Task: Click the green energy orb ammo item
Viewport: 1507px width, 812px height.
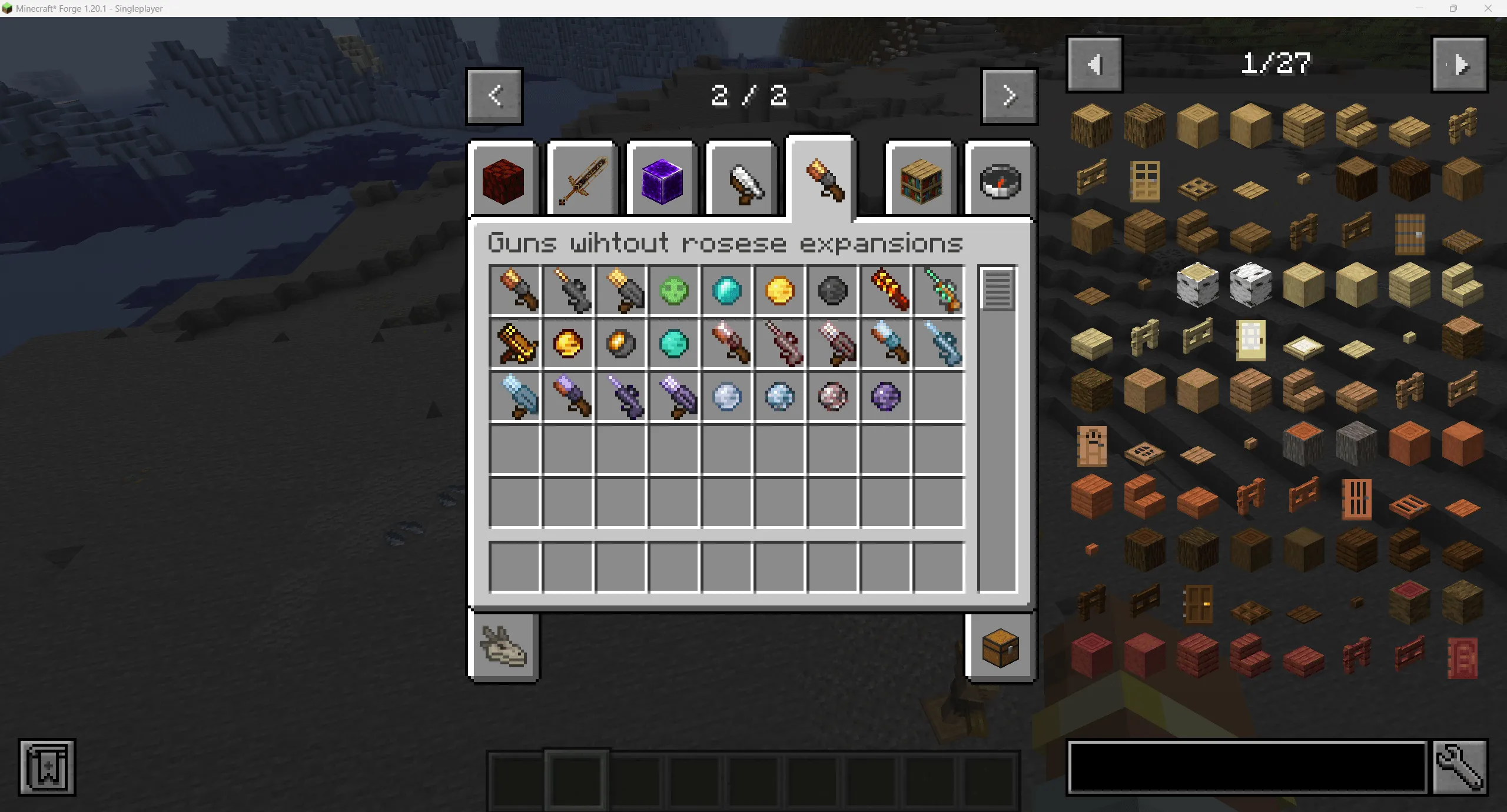Action: point(674,291)
